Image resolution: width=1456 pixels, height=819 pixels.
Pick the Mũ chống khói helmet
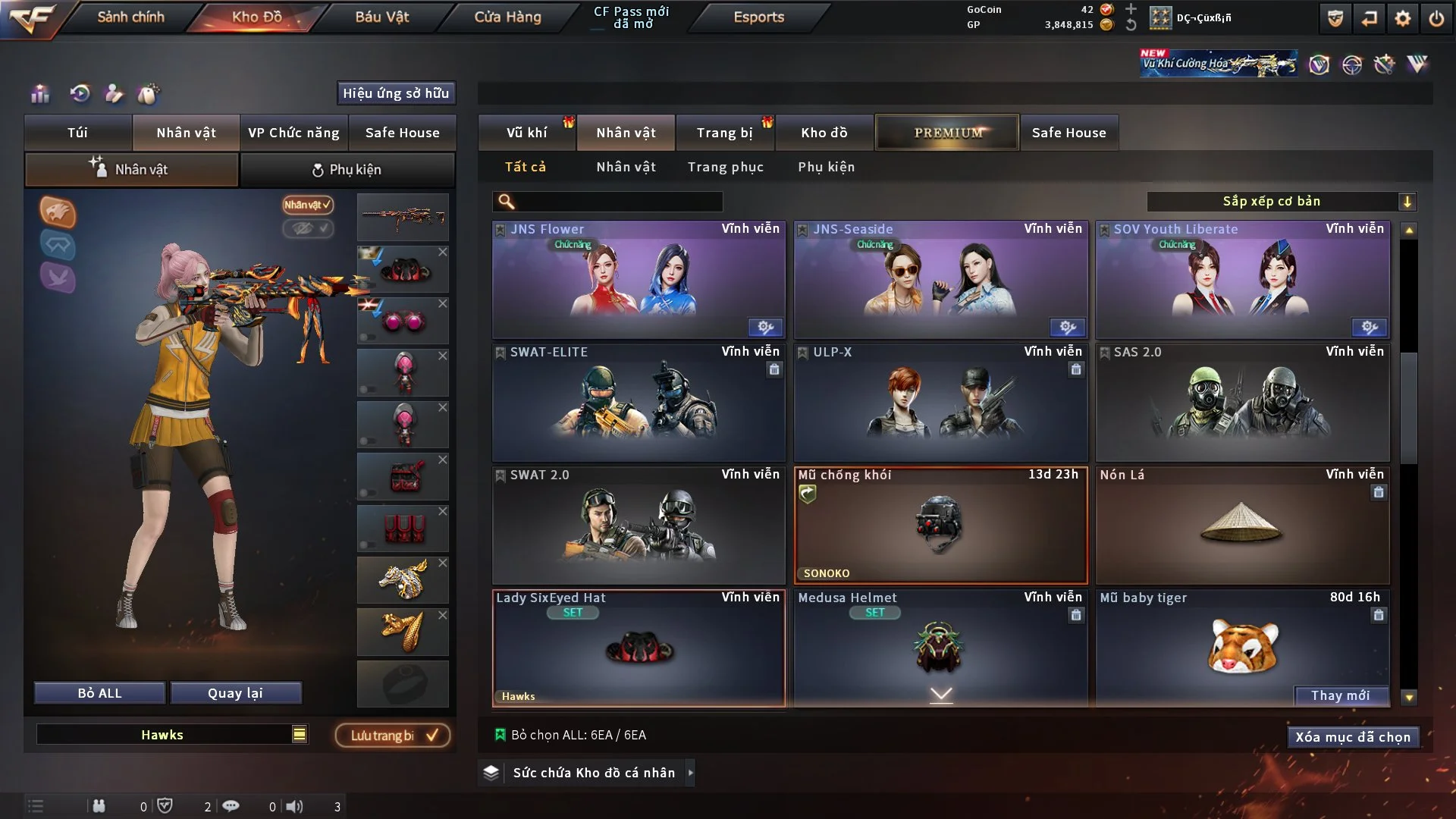(x=940, y=525)
